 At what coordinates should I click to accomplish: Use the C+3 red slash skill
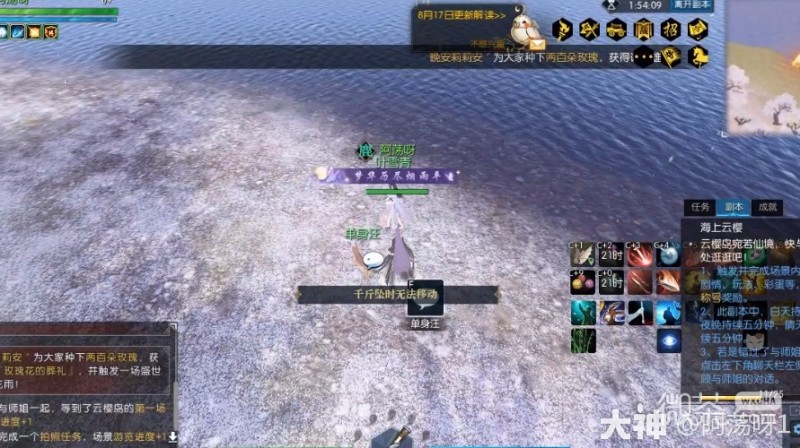(639, 255)
